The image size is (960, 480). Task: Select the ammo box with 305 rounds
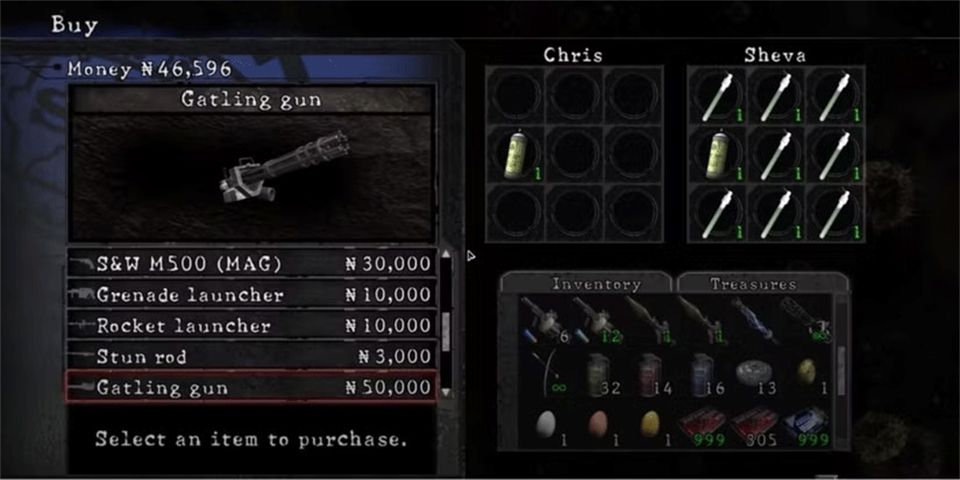click(753, 424)
